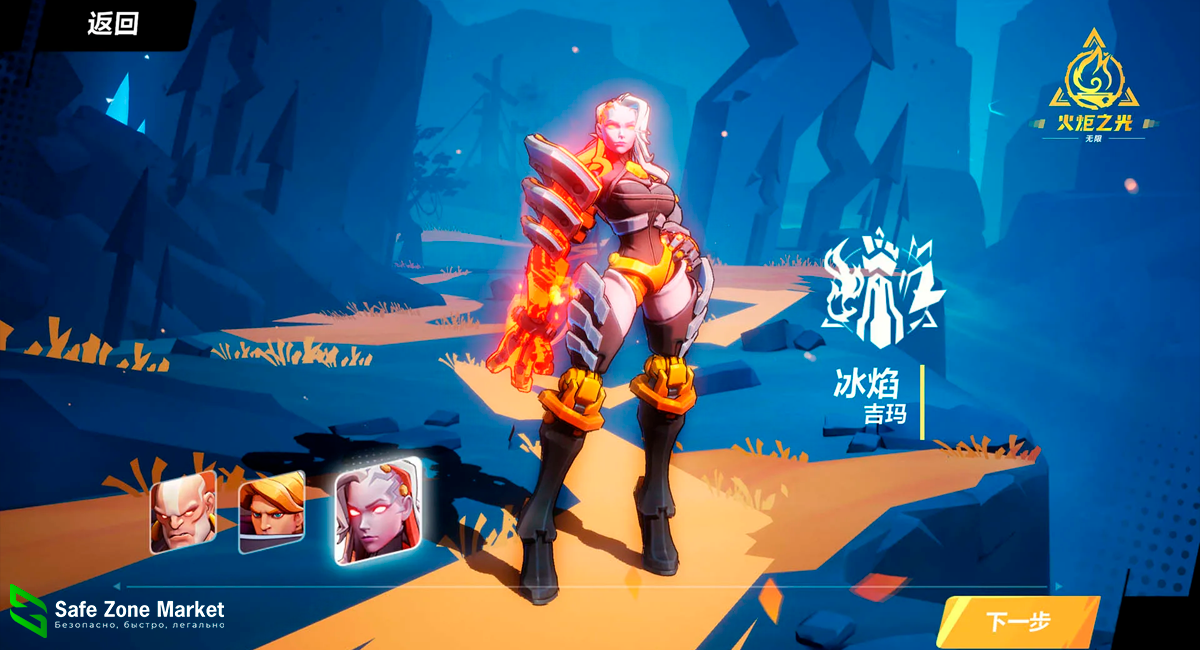Screen dimensions: 1200x650
Task: Pick the white-haired Gemma portrait
Action: pyautogui.click(x=376, y=511)
